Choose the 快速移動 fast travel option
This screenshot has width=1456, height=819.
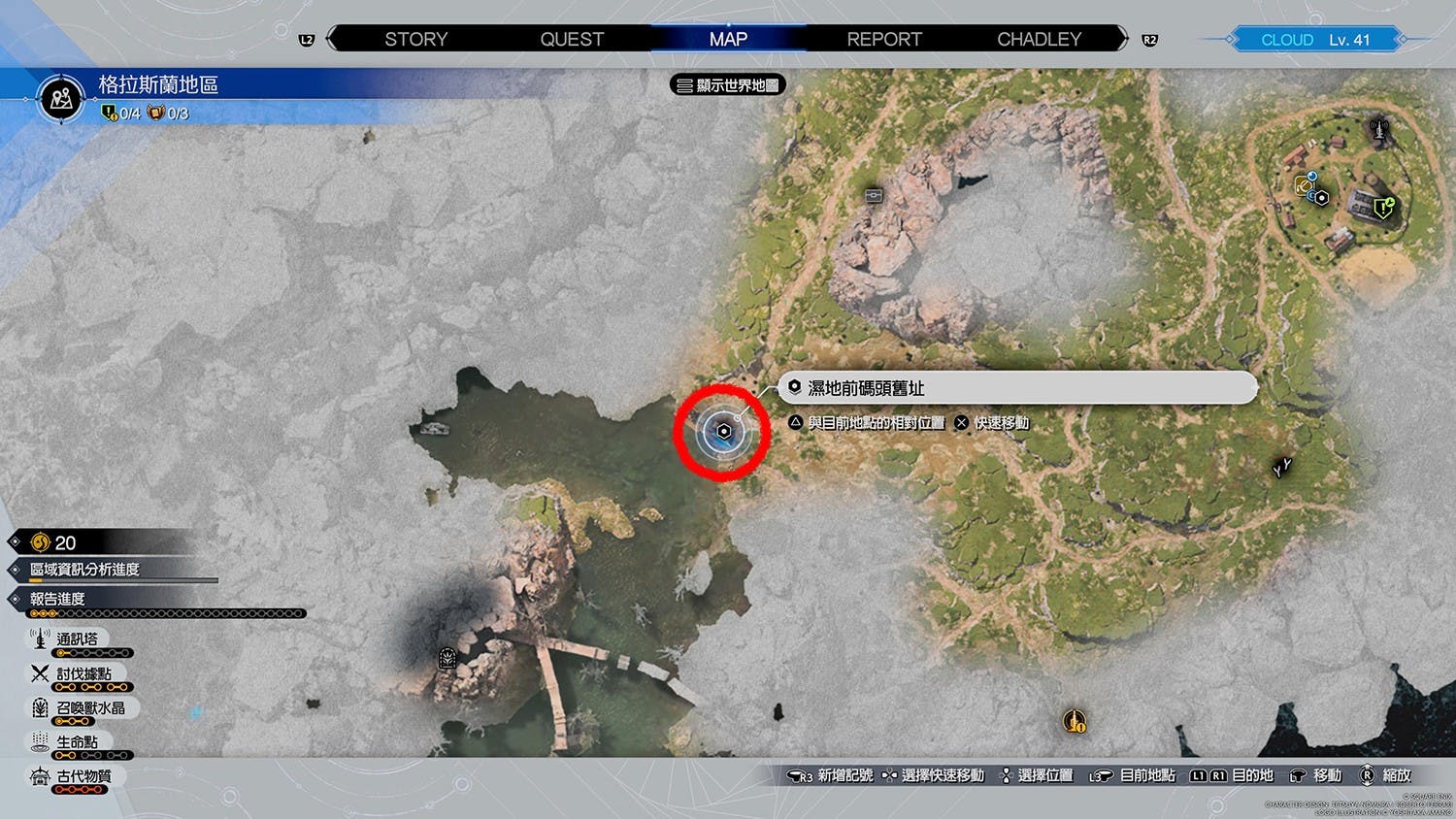1001,423
